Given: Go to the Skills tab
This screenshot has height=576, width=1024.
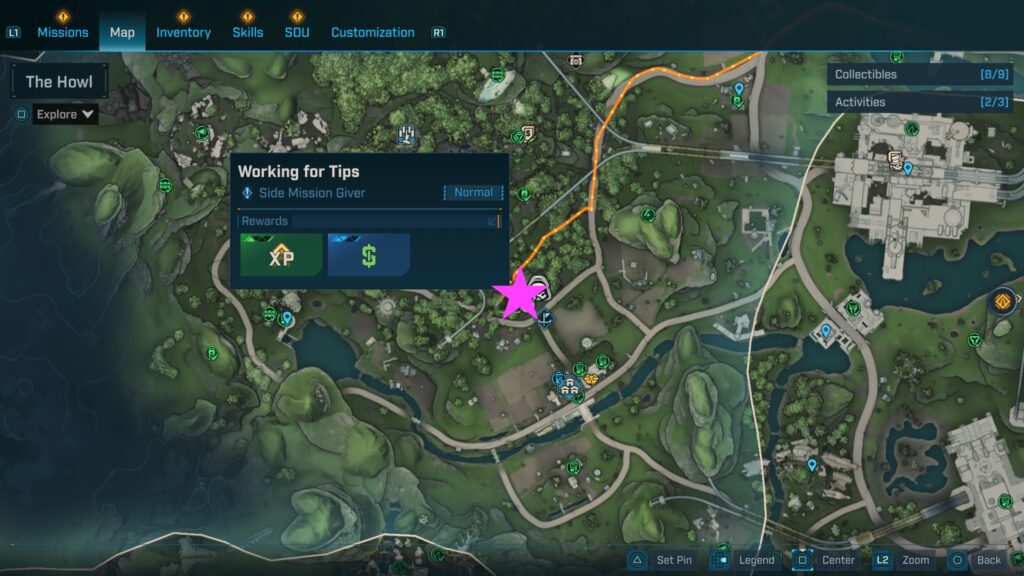Looking at the screenshot, I should [x=248, y=32].
